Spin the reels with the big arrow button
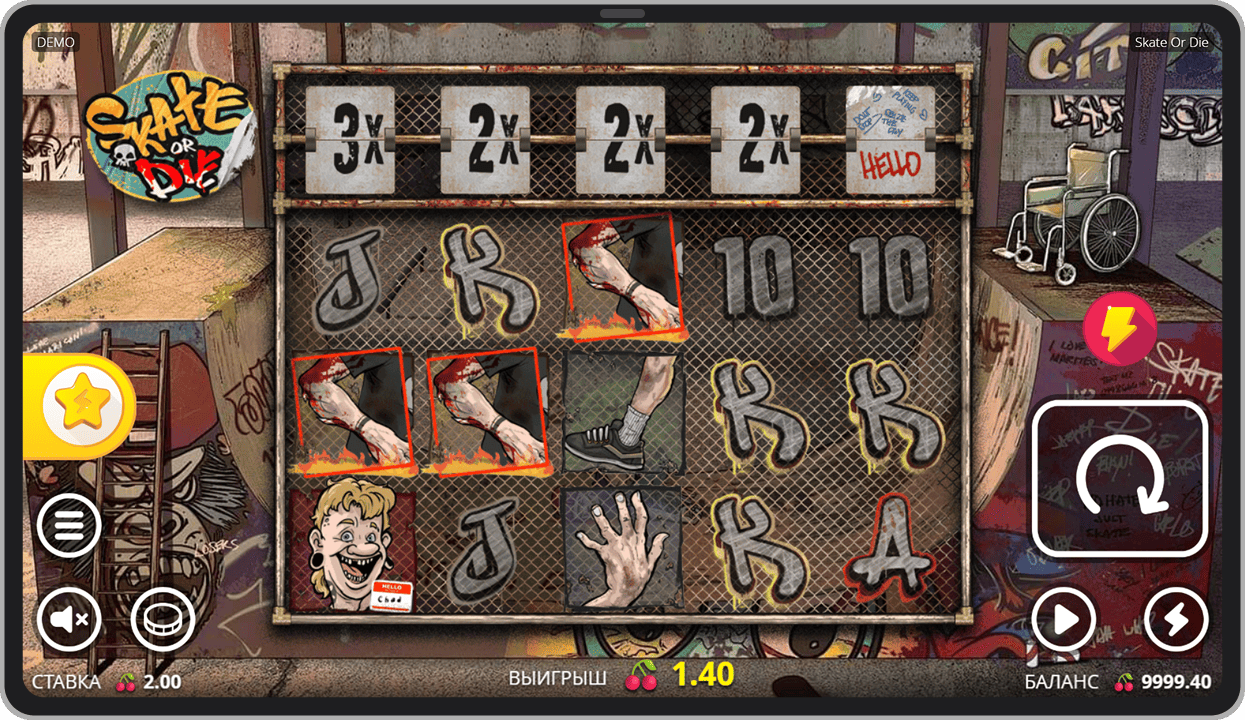 tap(1120, 478)
